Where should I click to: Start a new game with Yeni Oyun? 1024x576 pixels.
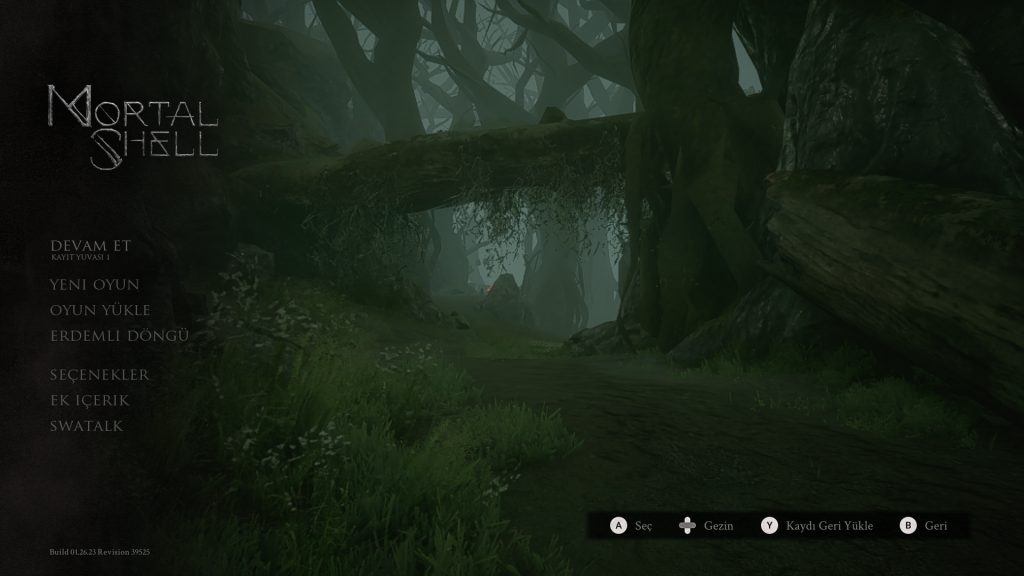click(x=95, y=285)
